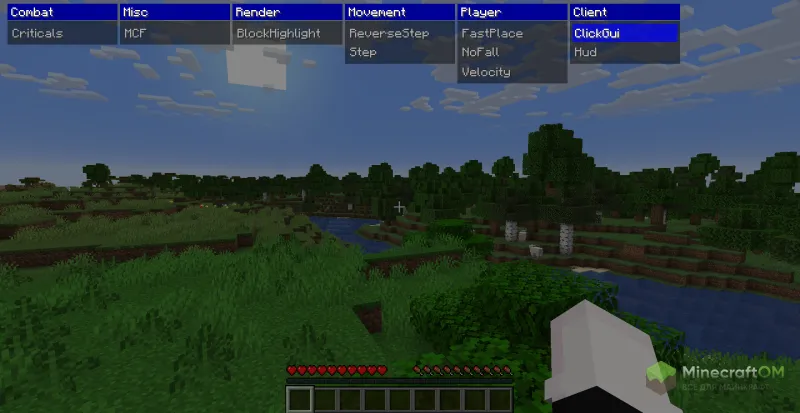The image size is (800, 413).
Task: Turn on BlockHighlight render module
Action: (278, 33)
